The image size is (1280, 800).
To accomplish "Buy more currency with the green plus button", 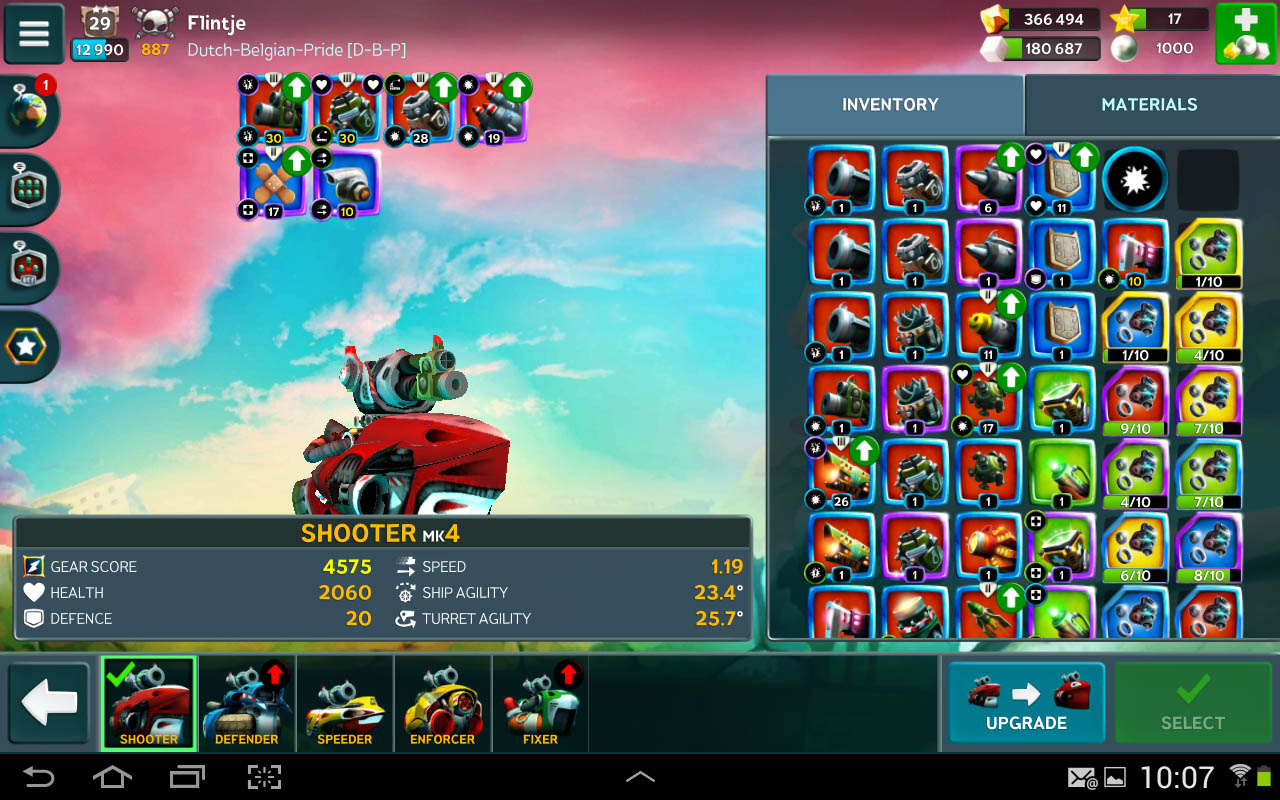I will [x=1245, y=34].
